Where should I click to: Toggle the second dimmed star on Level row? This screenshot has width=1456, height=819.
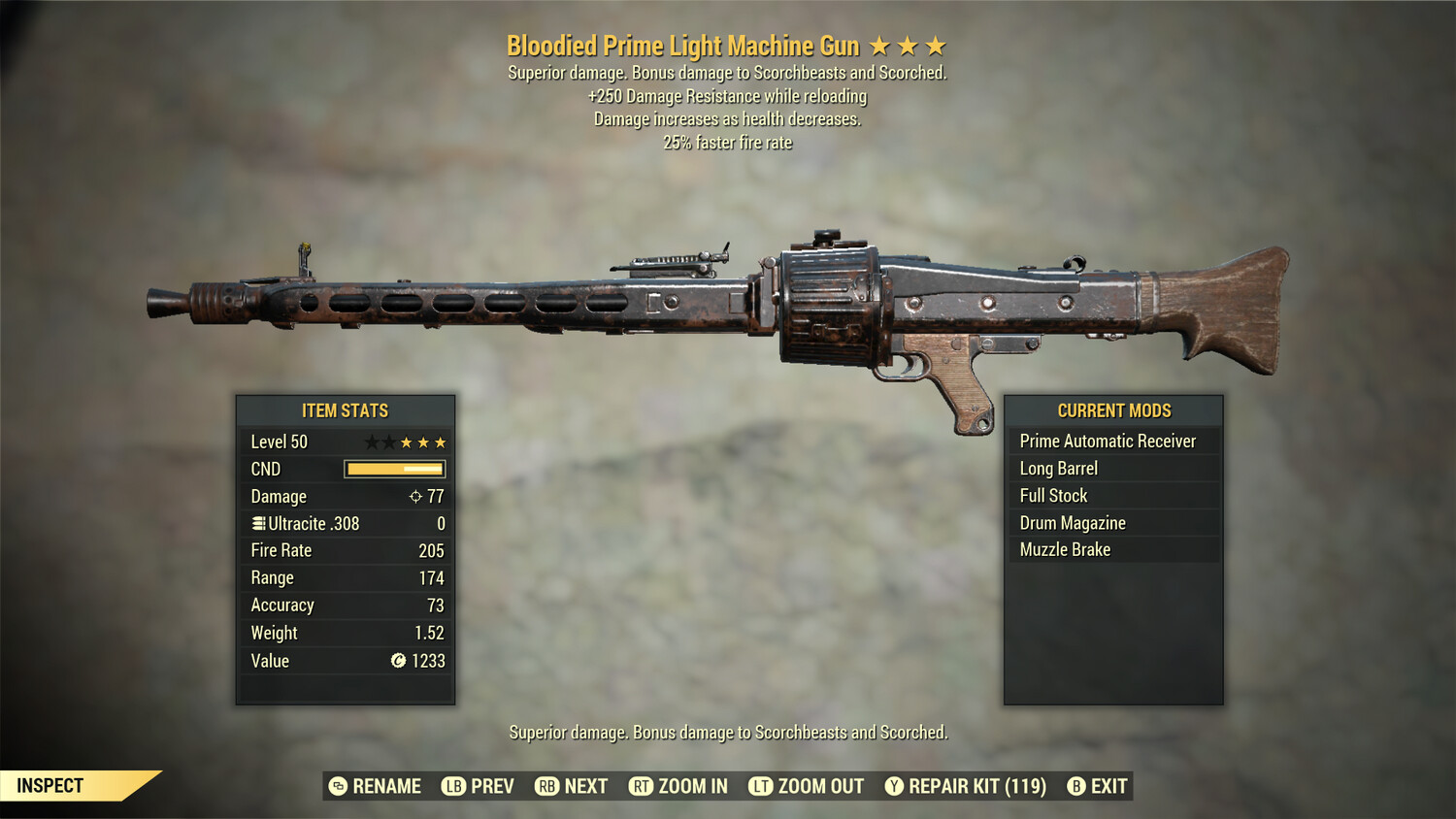pos(388,442)
